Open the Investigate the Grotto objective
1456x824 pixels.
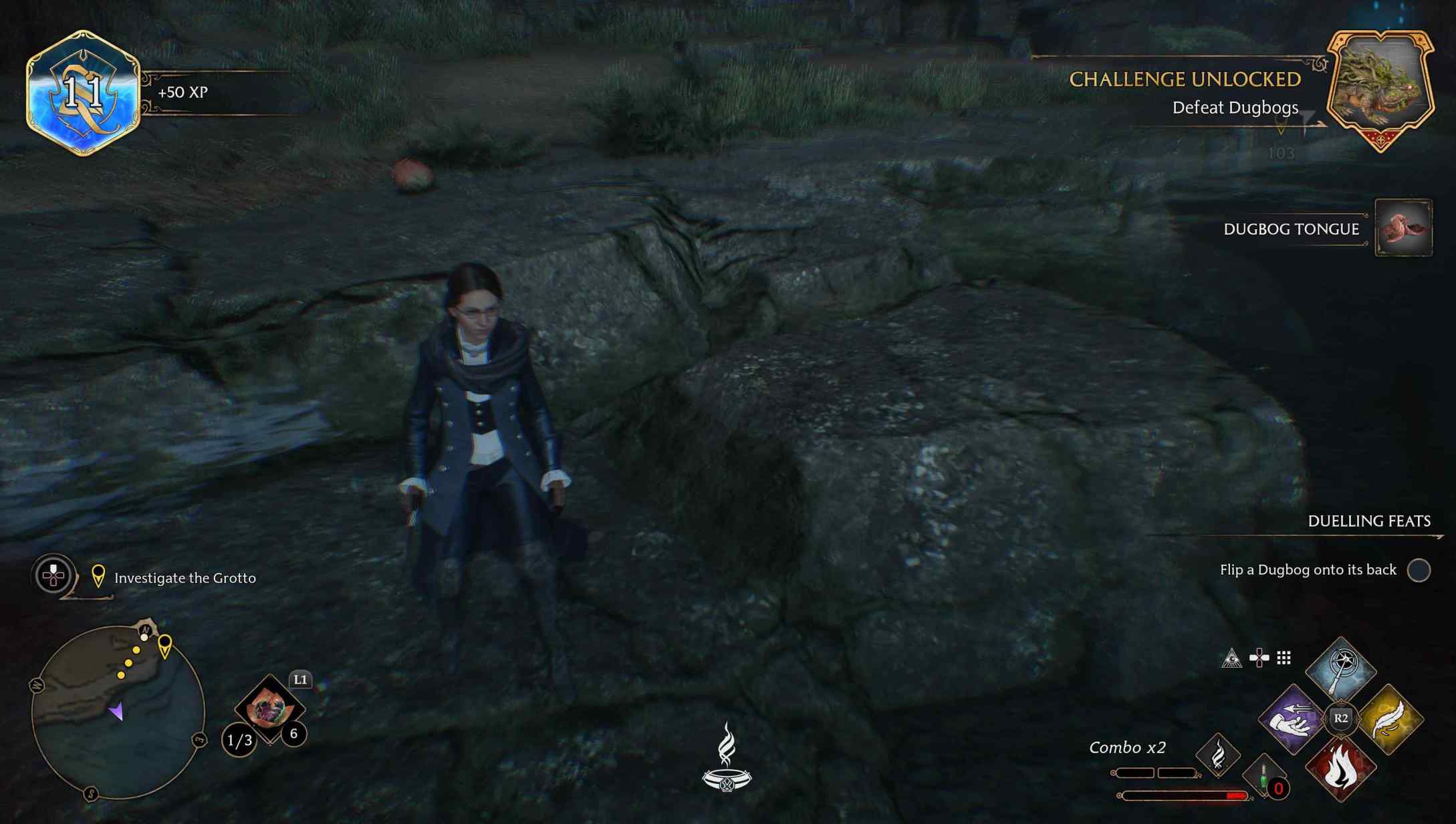click(185, 578)
